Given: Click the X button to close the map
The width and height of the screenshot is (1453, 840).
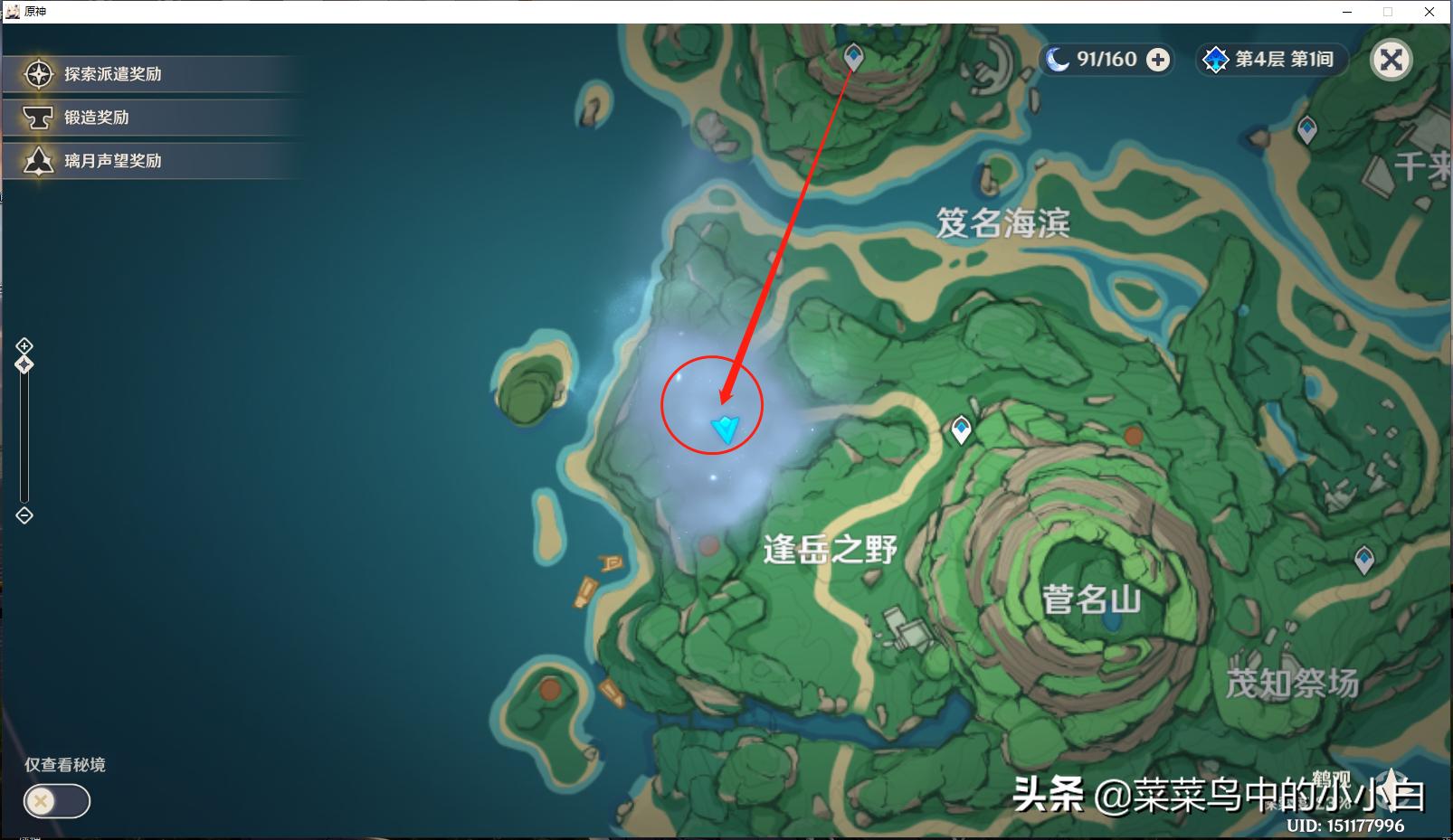Looking at the screenshot, I should point(1391,60).
